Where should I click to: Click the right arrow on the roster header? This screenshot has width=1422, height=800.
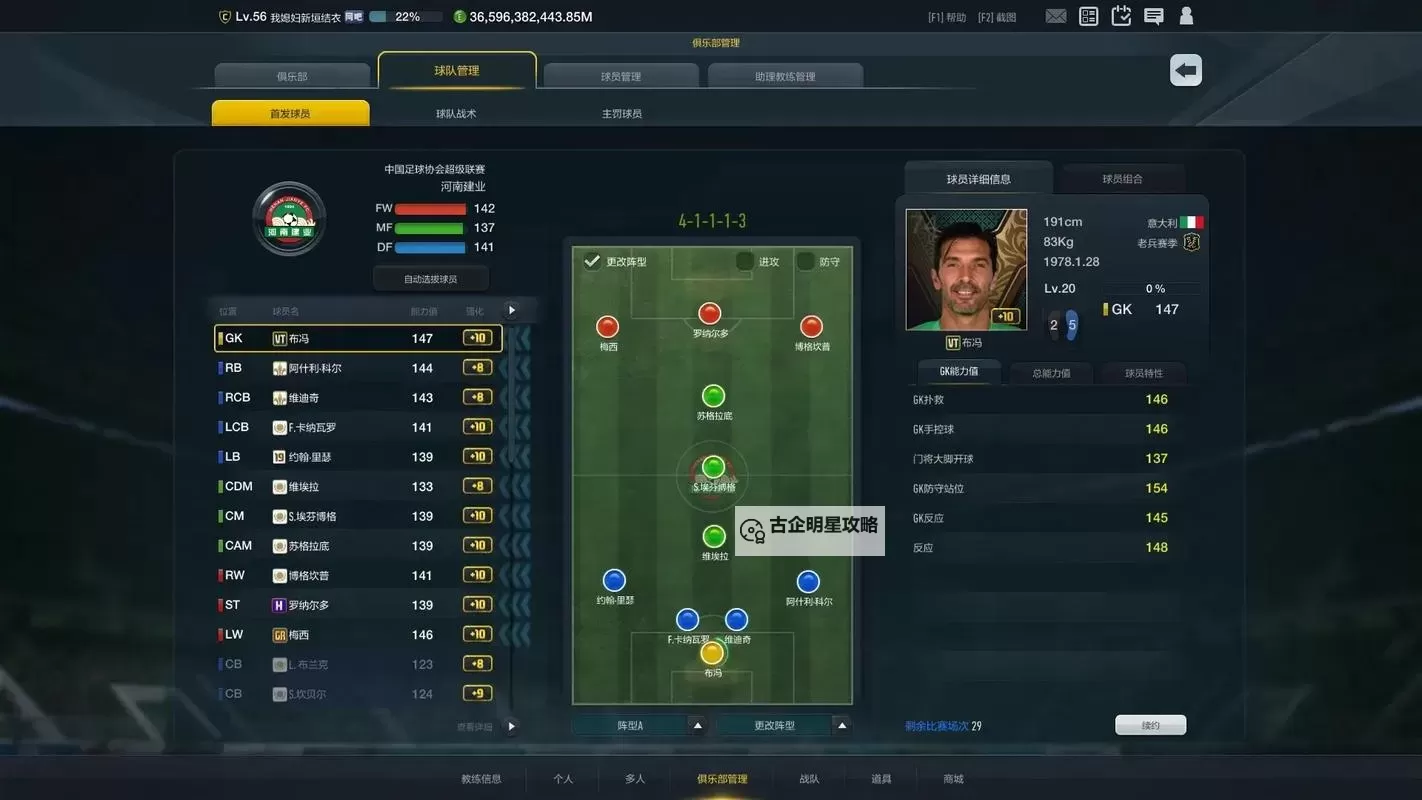coord(511,310)
